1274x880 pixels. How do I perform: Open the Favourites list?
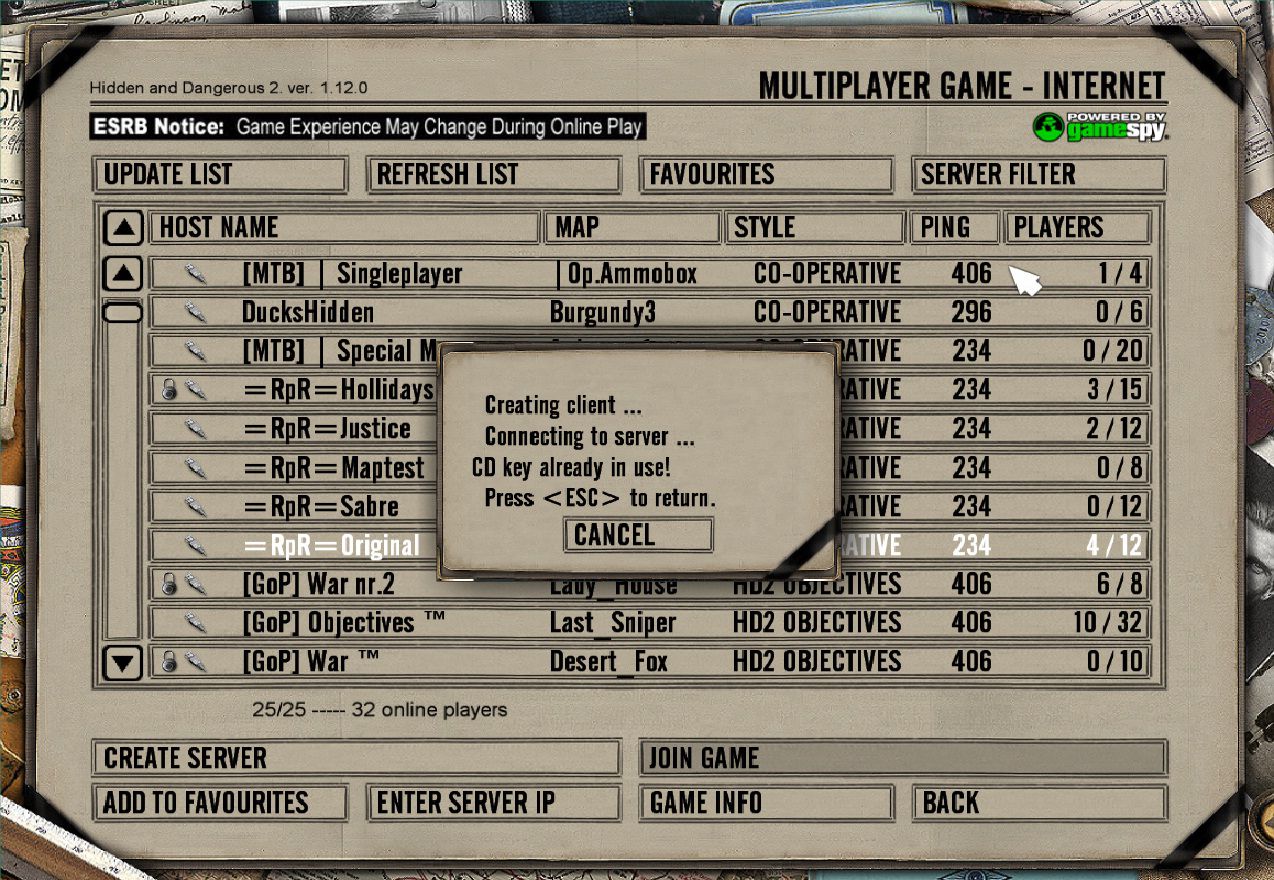[765, 175]
